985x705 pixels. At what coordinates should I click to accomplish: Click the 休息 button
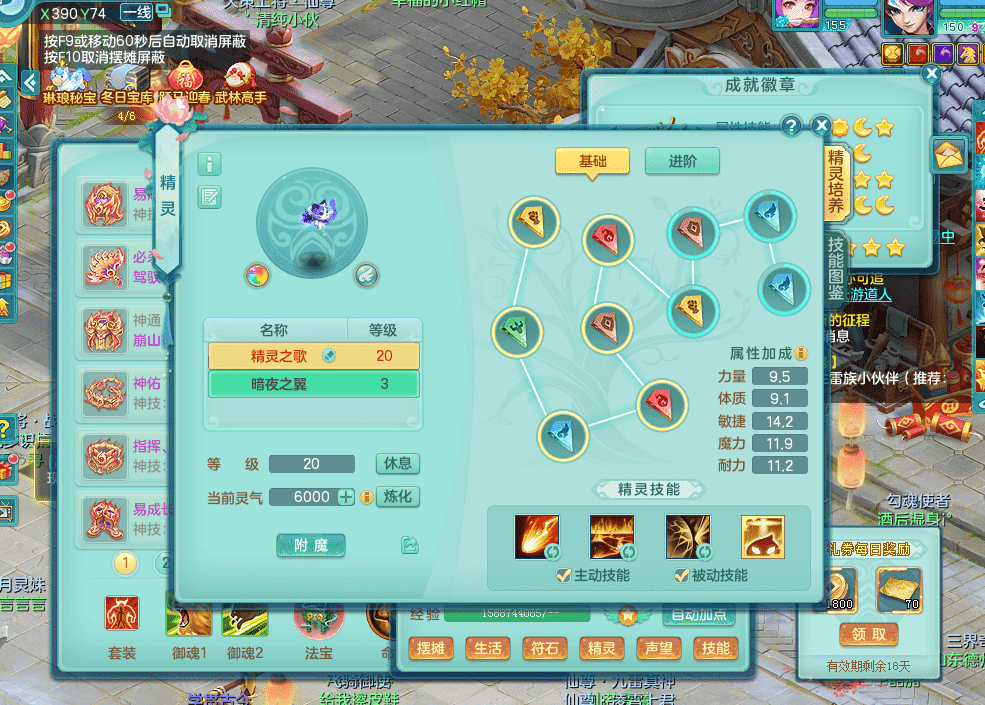coord(398,464)
